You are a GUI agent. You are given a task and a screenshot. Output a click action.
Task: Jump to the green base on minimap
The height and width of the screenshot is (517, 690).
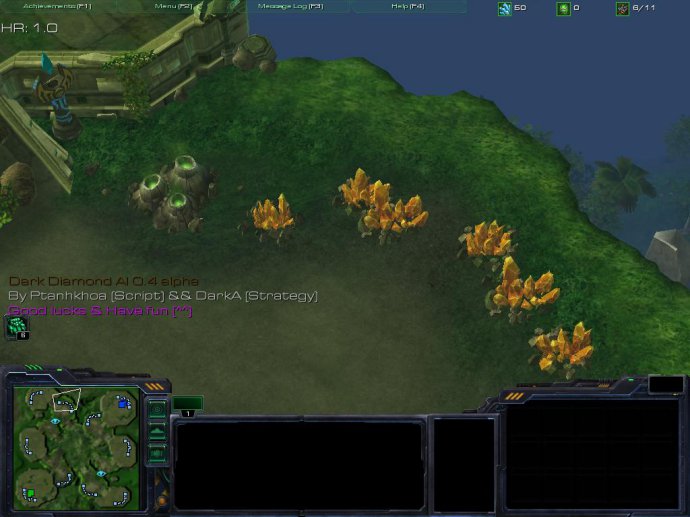pos(31,493)
